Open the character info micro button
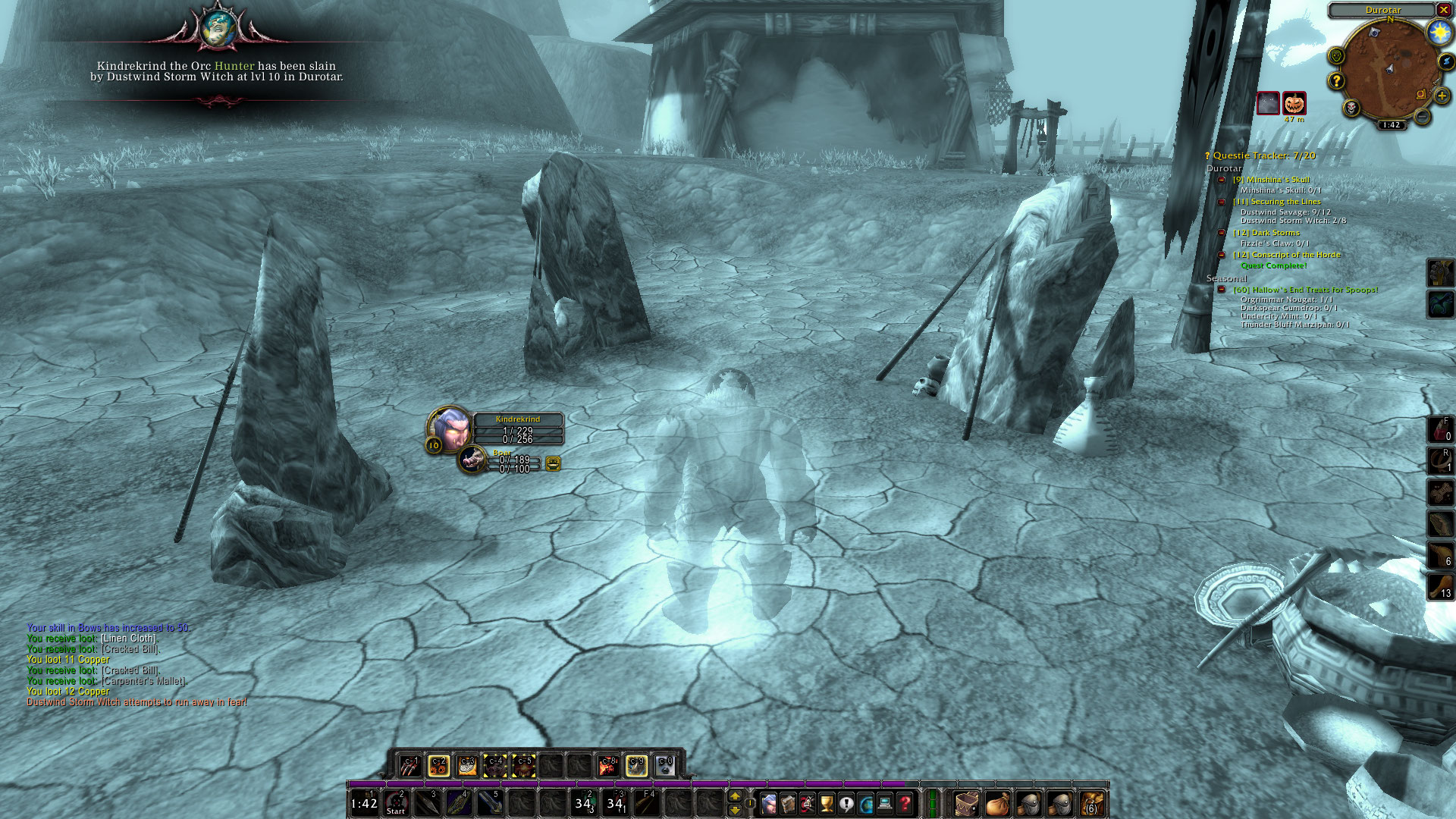 click(768, 802)
